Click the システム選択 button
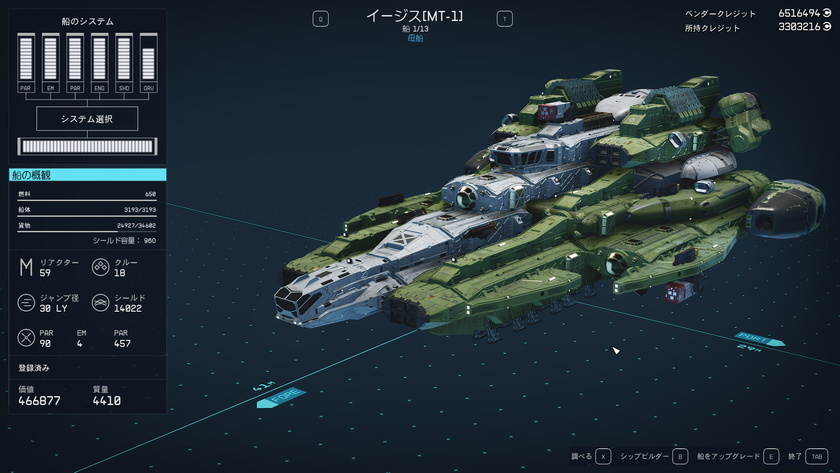Image resolution: width=840 pixels, height=473 pixels. pos(88,119)
